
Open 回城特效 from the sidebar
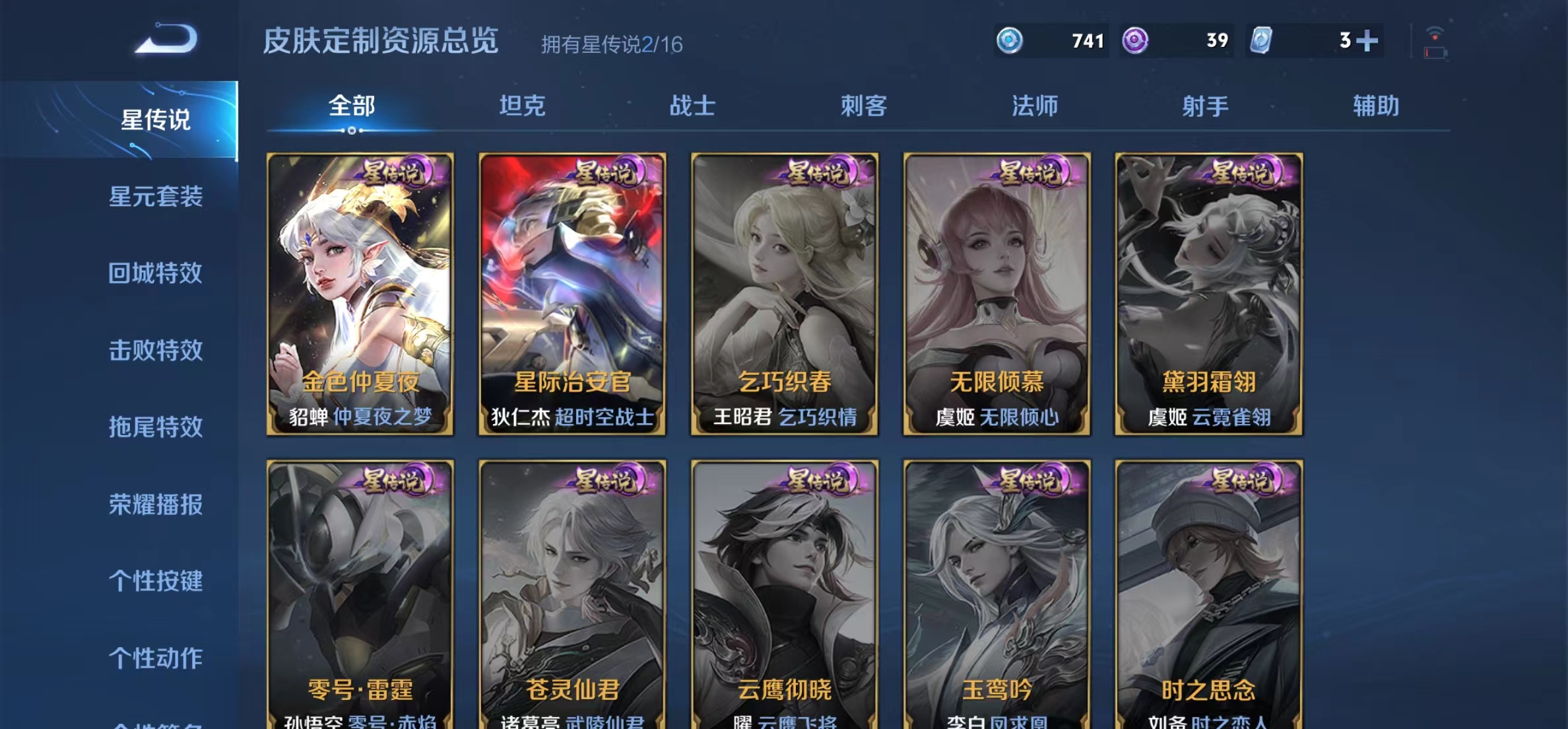pos(156,274)
